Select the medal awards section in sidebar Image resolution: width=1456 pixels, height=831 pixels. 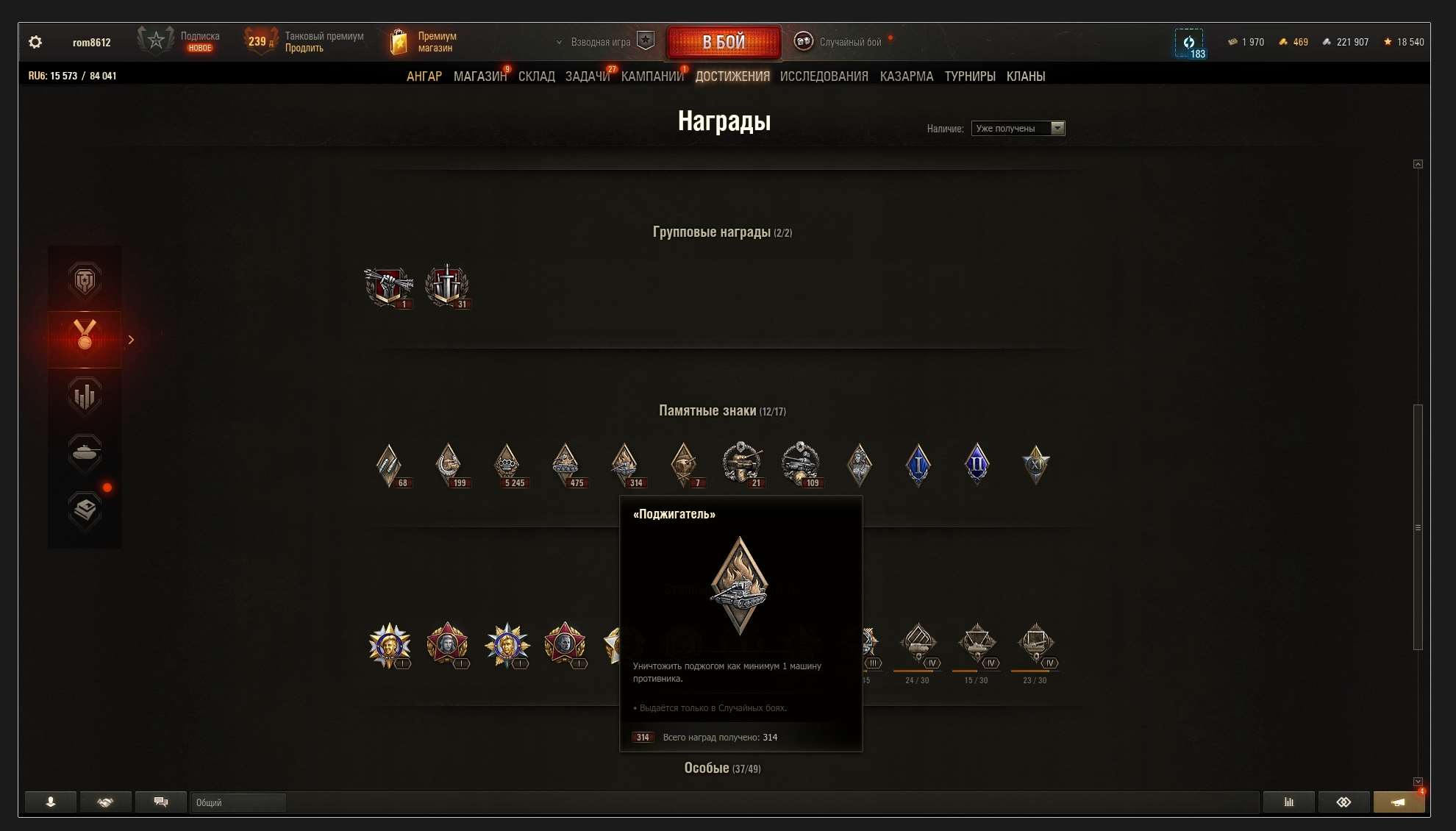pos(85,339)
